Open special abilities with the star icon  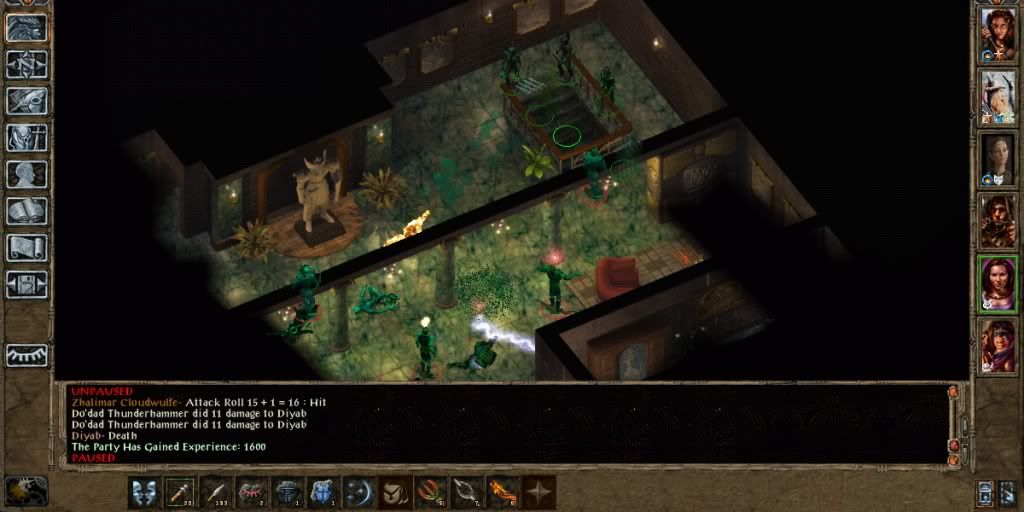539,491
